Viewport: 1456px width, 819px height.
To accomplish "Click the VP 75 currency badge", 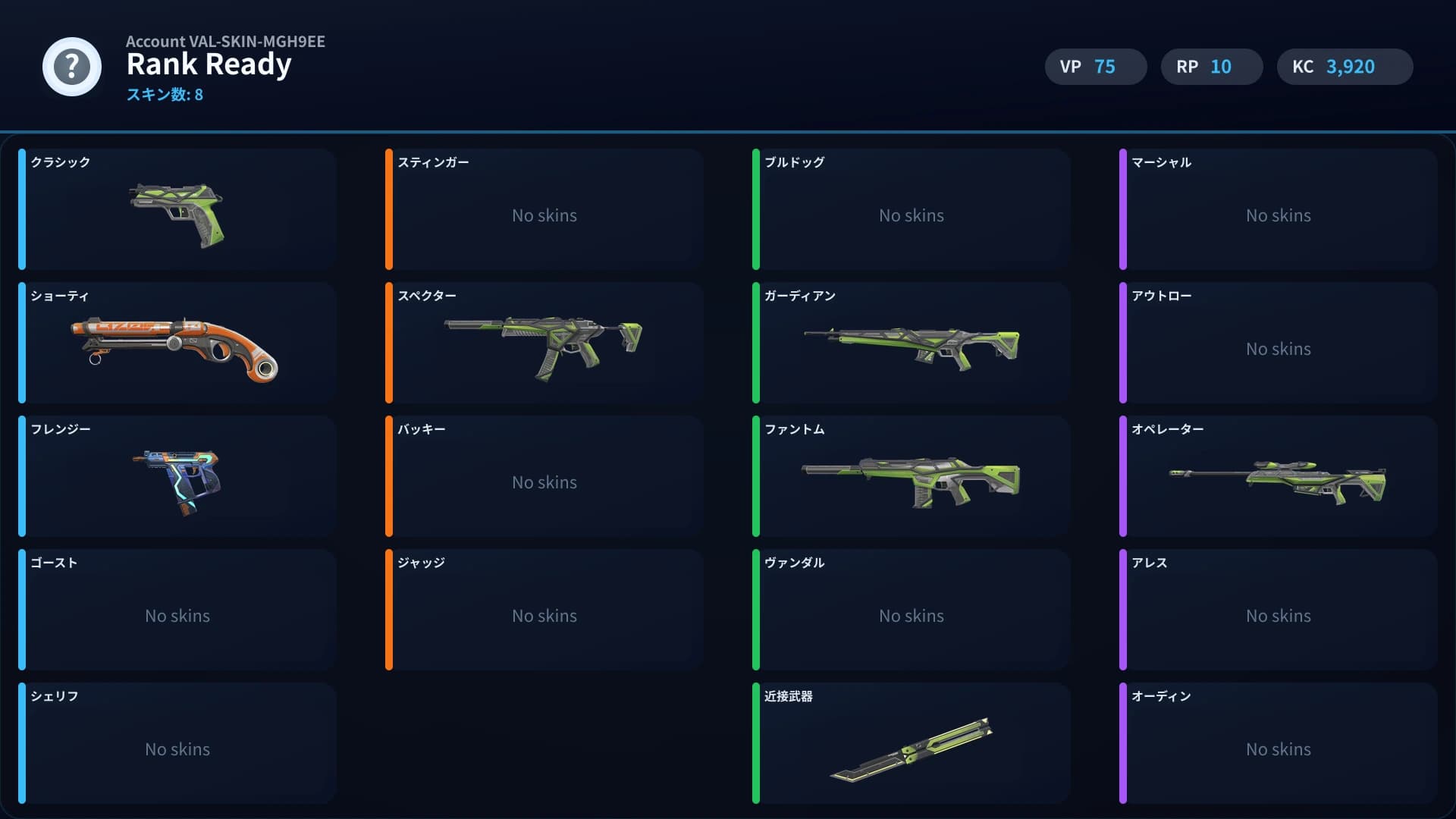I will [x=1095, y=67].
